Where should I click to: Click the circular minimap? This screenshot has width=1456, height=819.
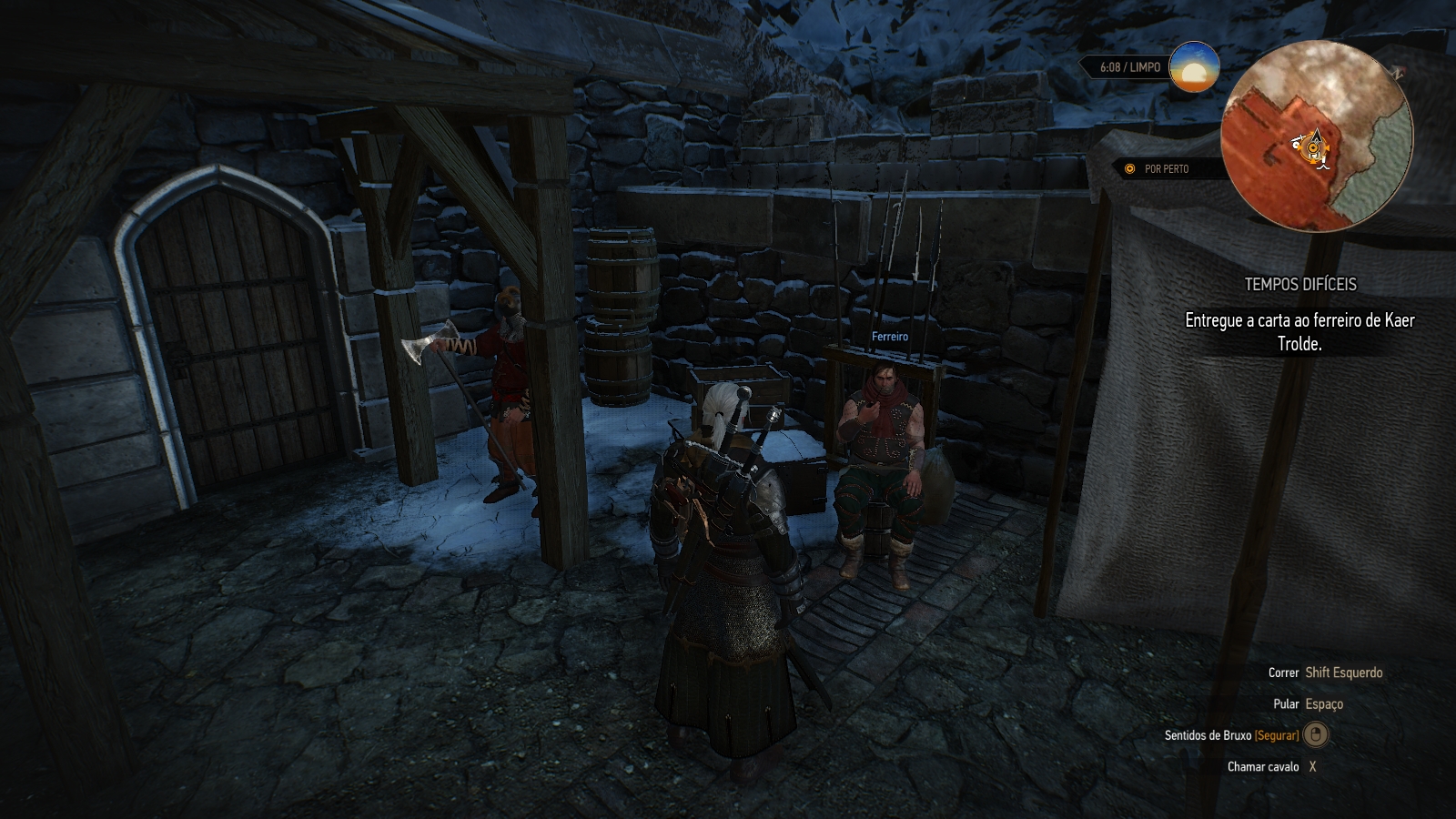pos(1316,136)
